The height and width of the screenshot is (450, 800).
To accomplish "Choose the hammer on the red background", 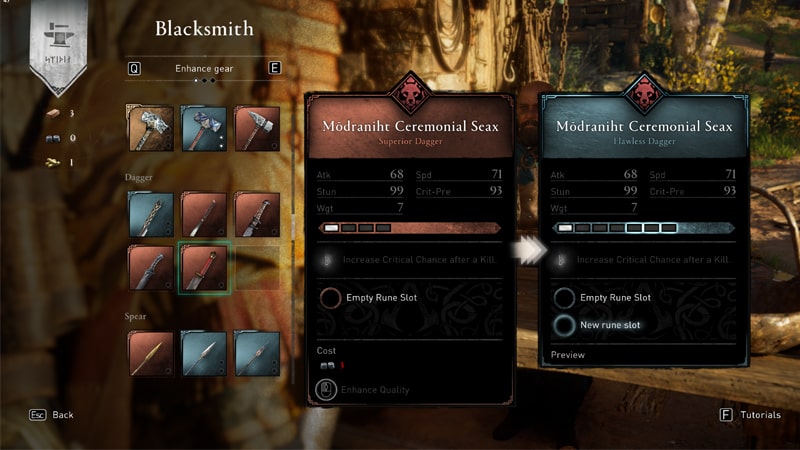I will tap(257, 128).
